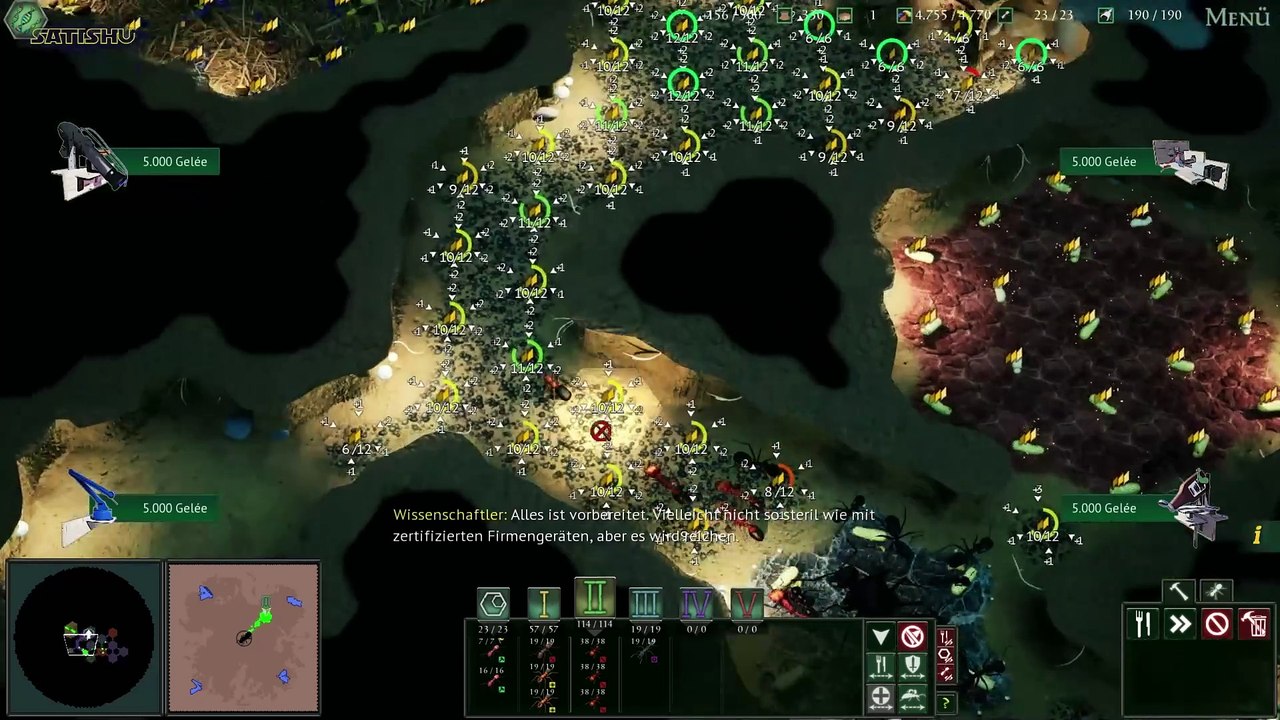The height and width of the screenshot is (720, 1280).
Task: Choose pheromone group V tab
Action: click(x=746, y=603)
